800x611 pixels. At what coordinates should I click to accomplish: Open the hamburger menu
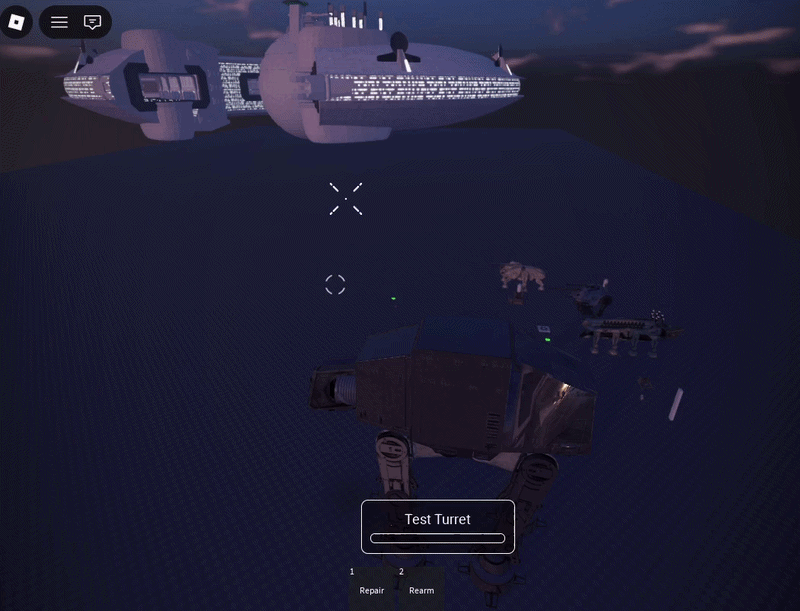coord(60,22)
